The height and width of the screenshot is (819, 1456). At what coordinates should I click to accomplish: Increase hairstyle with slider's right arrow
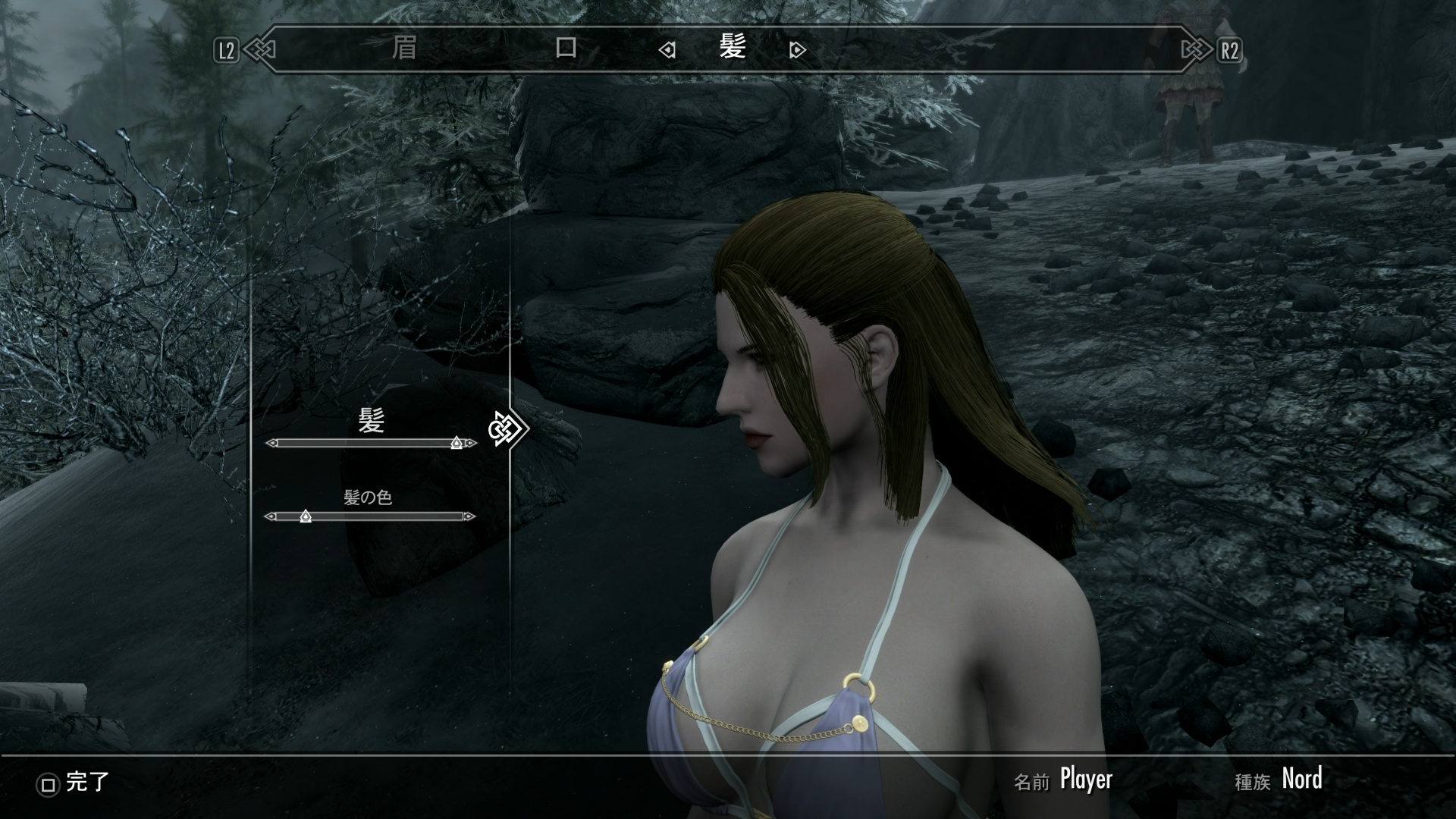click(472, 443)
